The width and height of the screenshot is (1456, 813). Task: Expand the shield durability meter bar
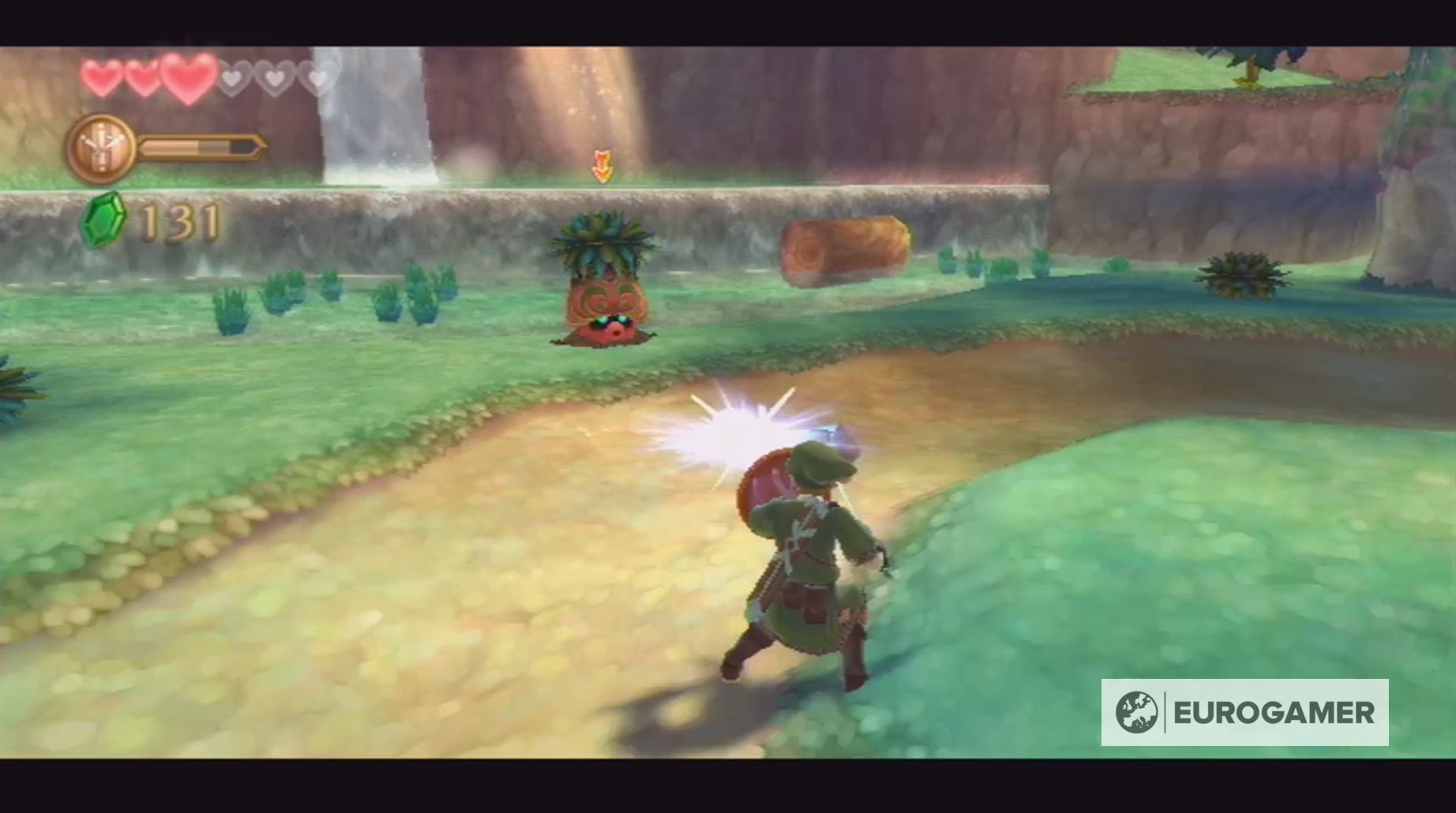201,147
